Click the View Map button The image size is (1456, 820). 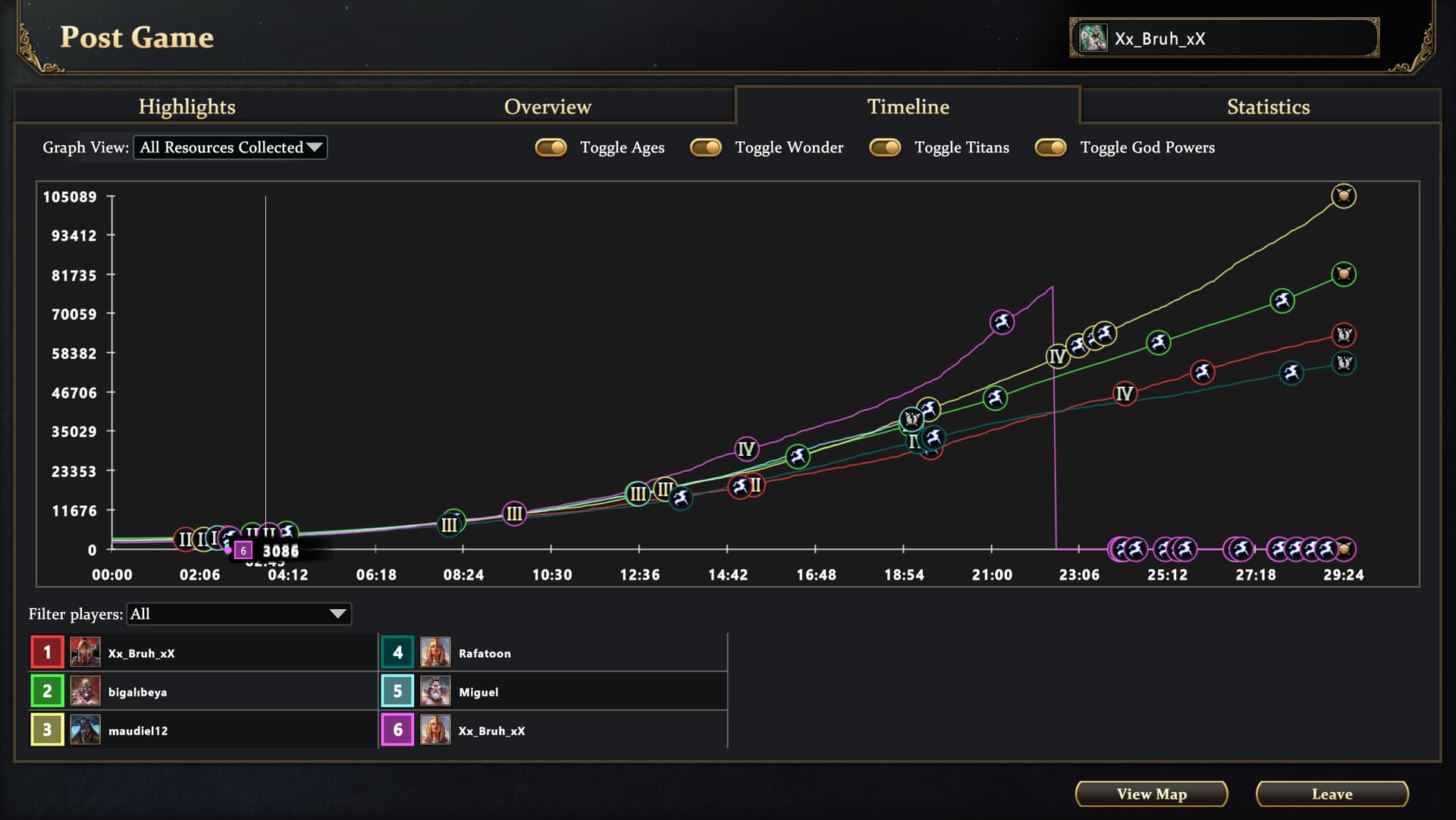click(1151, 794)
